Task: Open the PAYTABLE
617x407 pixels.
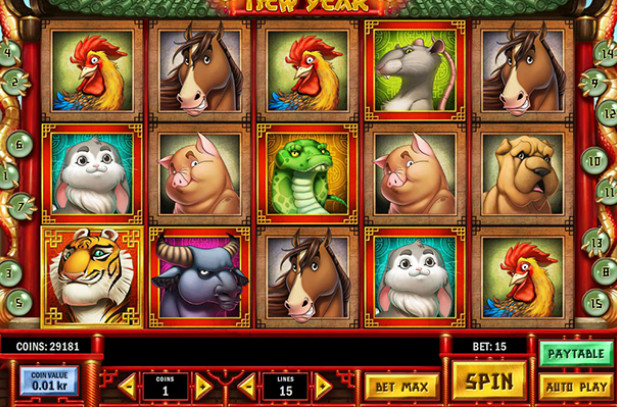Action: click(x=576, y=353)
